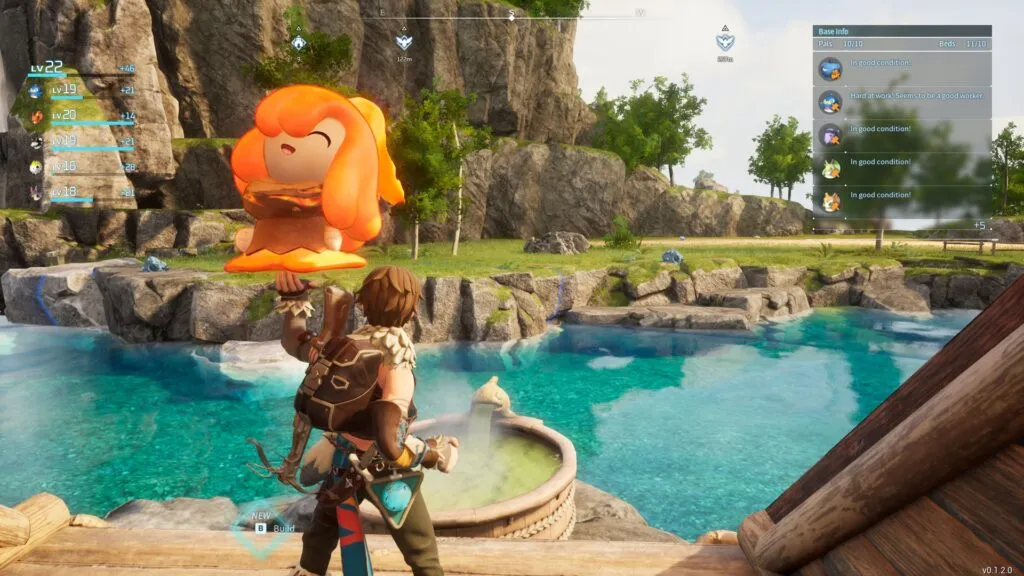This screenshot has height=576, width=1024.
Task: Pick the level 18 party pal
Action: [x=36, y=191]
